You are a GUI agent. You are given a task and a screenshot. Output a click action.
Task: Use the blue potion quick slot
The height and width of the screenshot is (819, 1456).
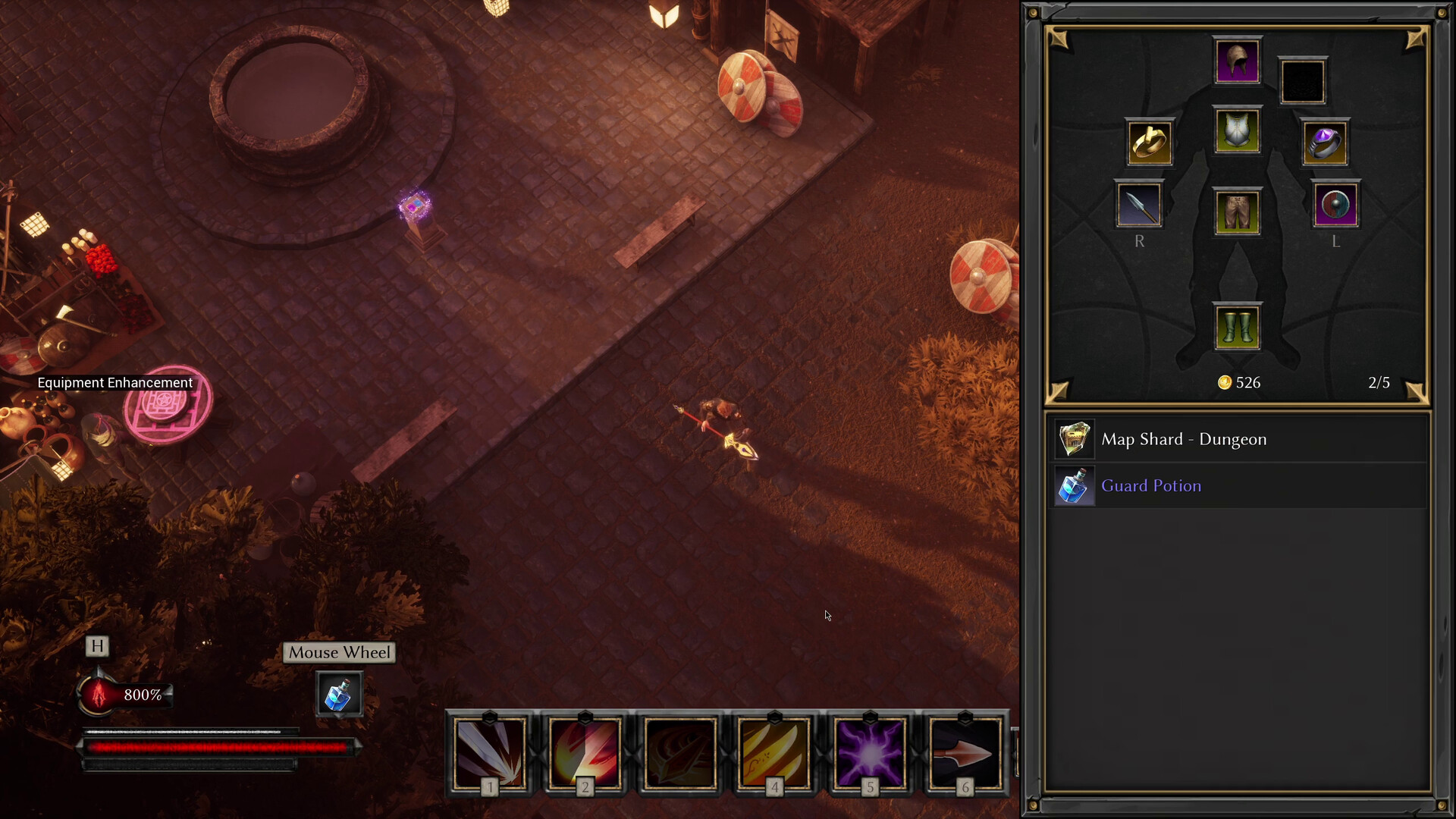point(339,695)
